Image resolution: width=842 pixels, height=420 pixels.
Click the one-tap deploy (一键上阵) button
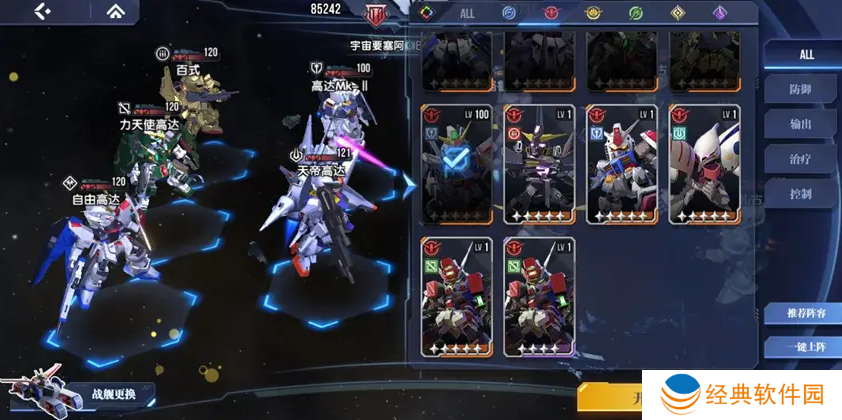(801, 348)
